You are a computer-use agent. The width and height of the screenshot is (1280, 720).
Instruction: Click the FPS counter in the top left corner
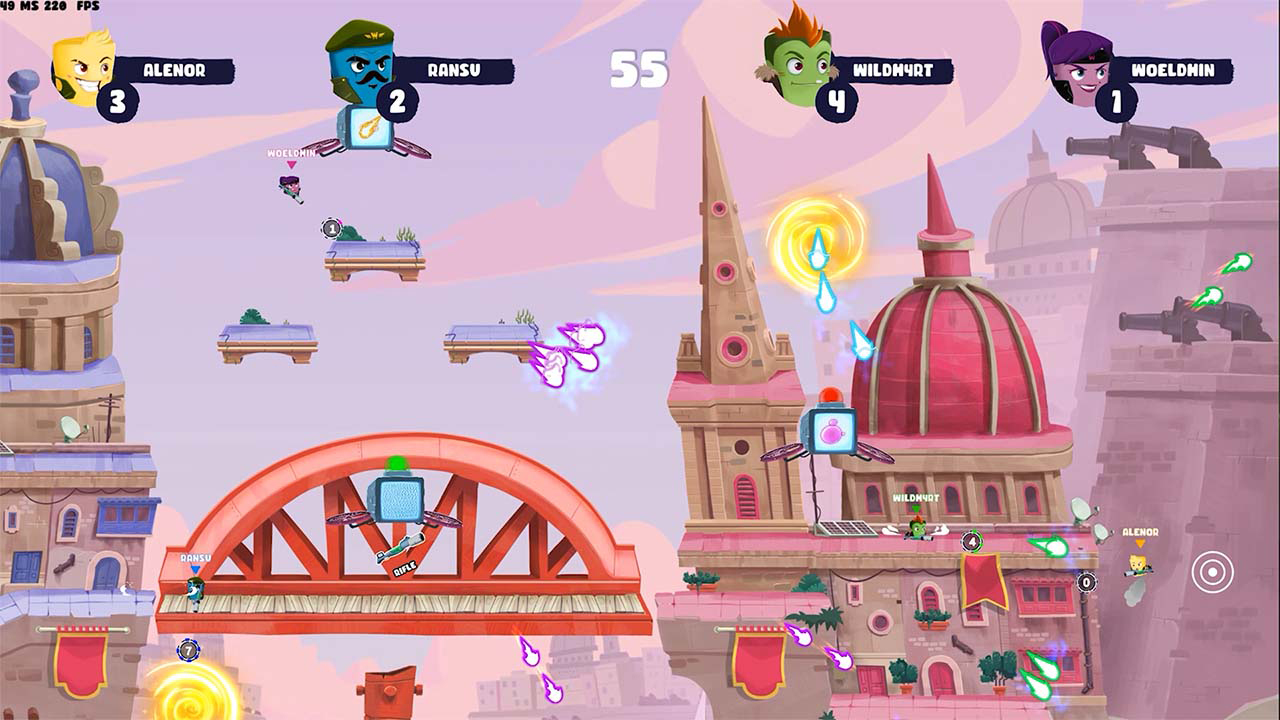point(60,6)
